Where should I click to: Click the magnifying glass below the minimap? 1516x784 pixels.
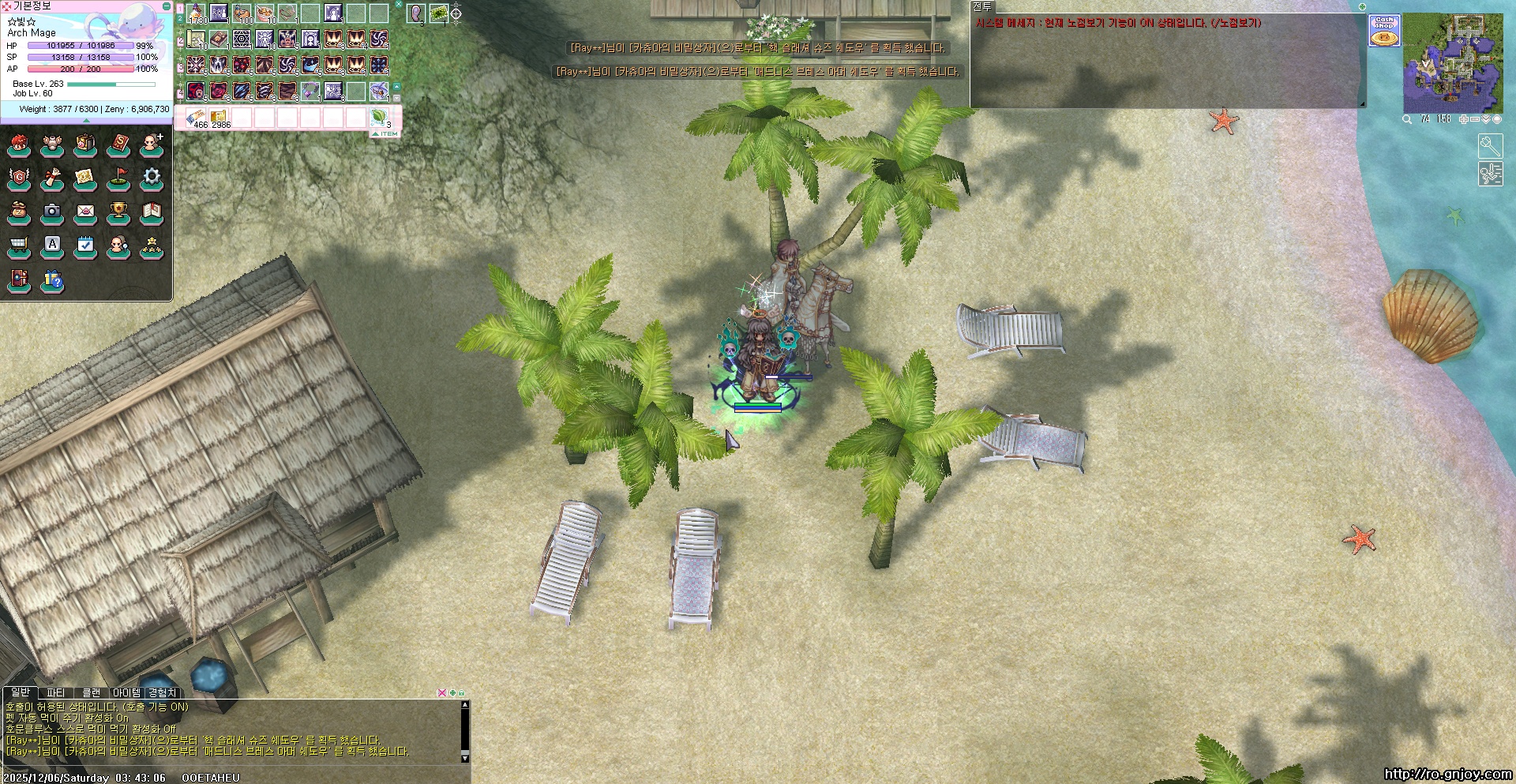[1407, 119]
